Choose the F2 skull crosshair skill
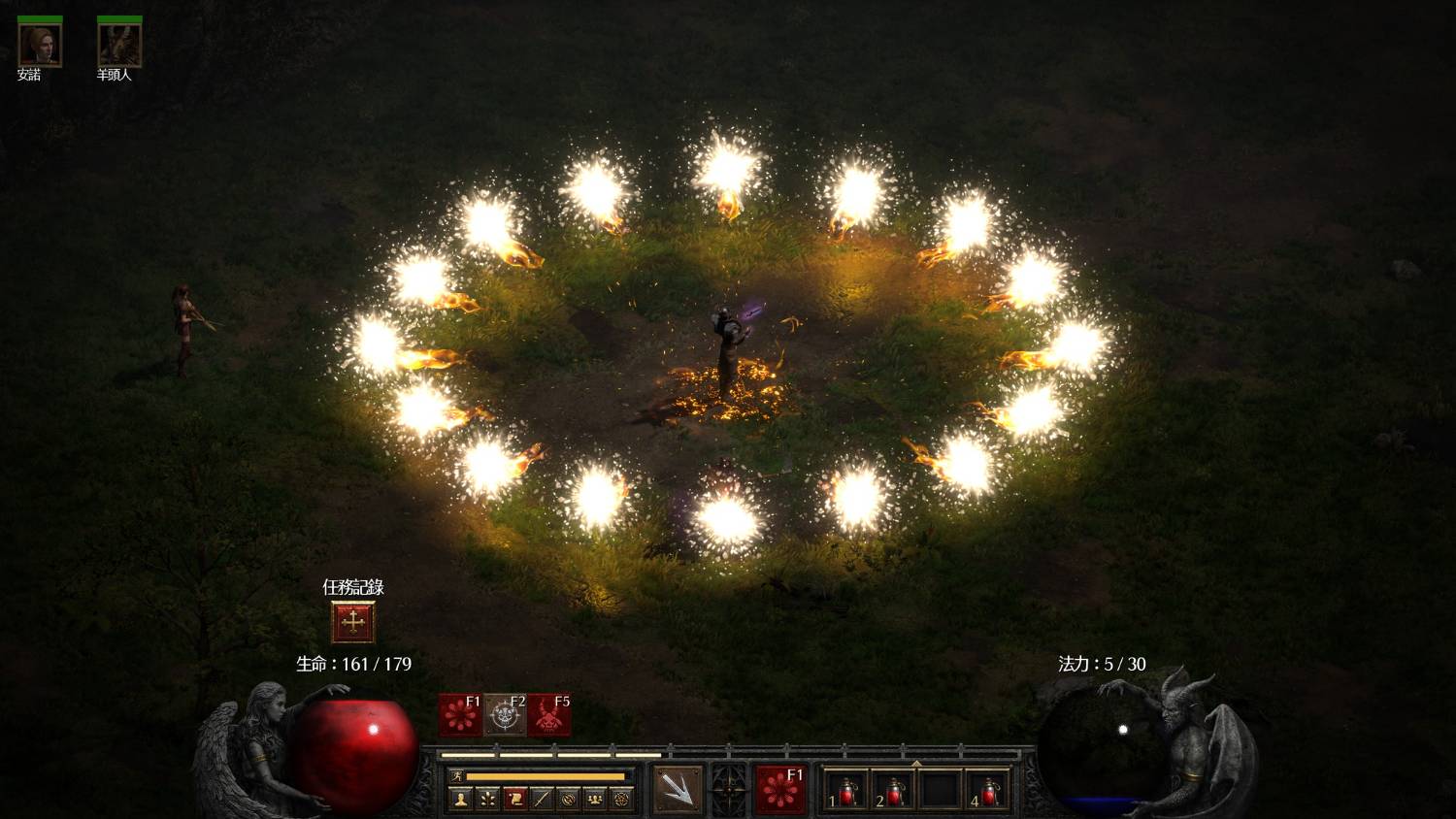 pyautogui.click(x=505, y=716)
